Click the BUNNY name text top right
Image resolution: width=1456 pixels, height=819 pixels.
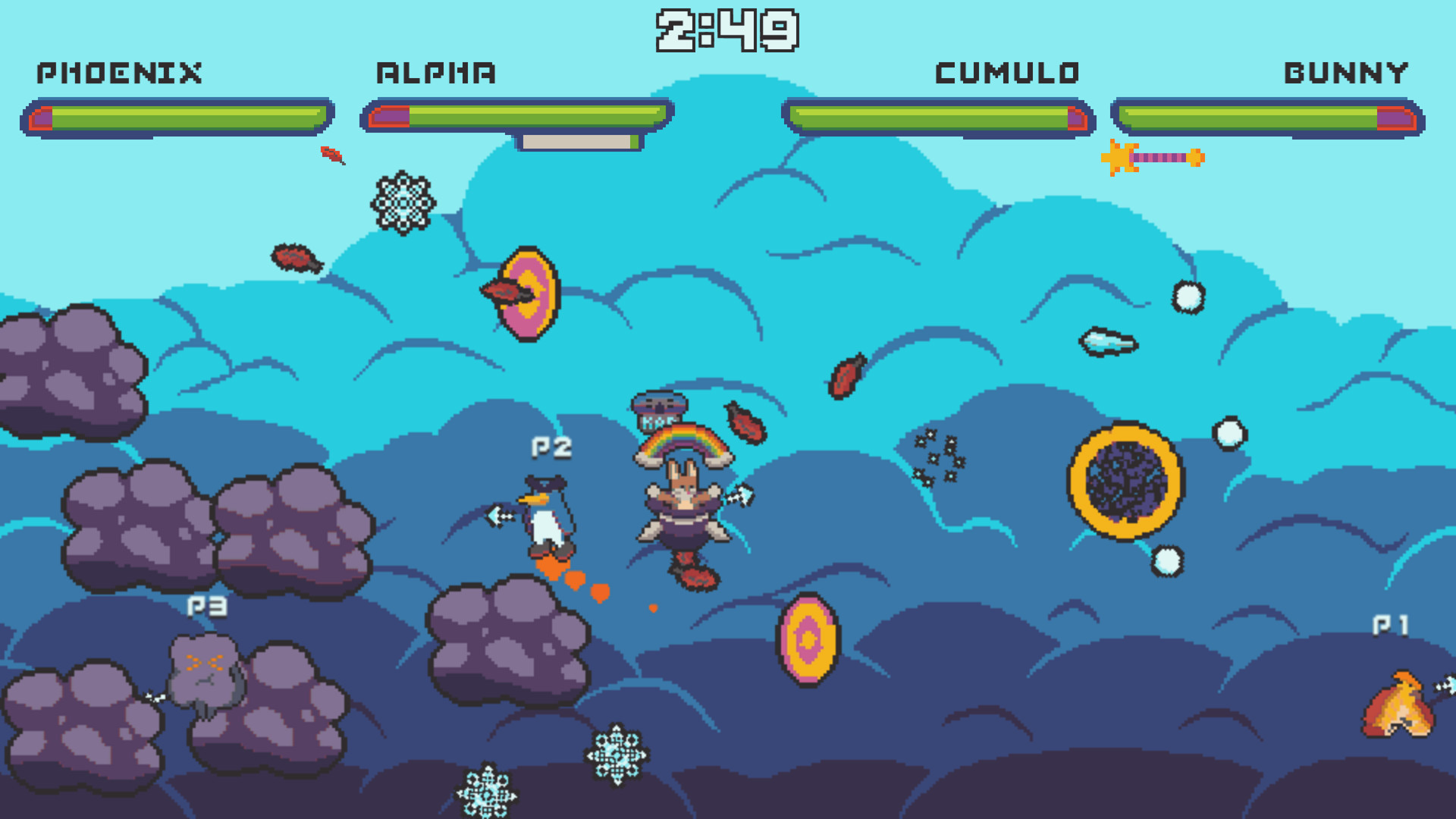(x=1347, y=73)
